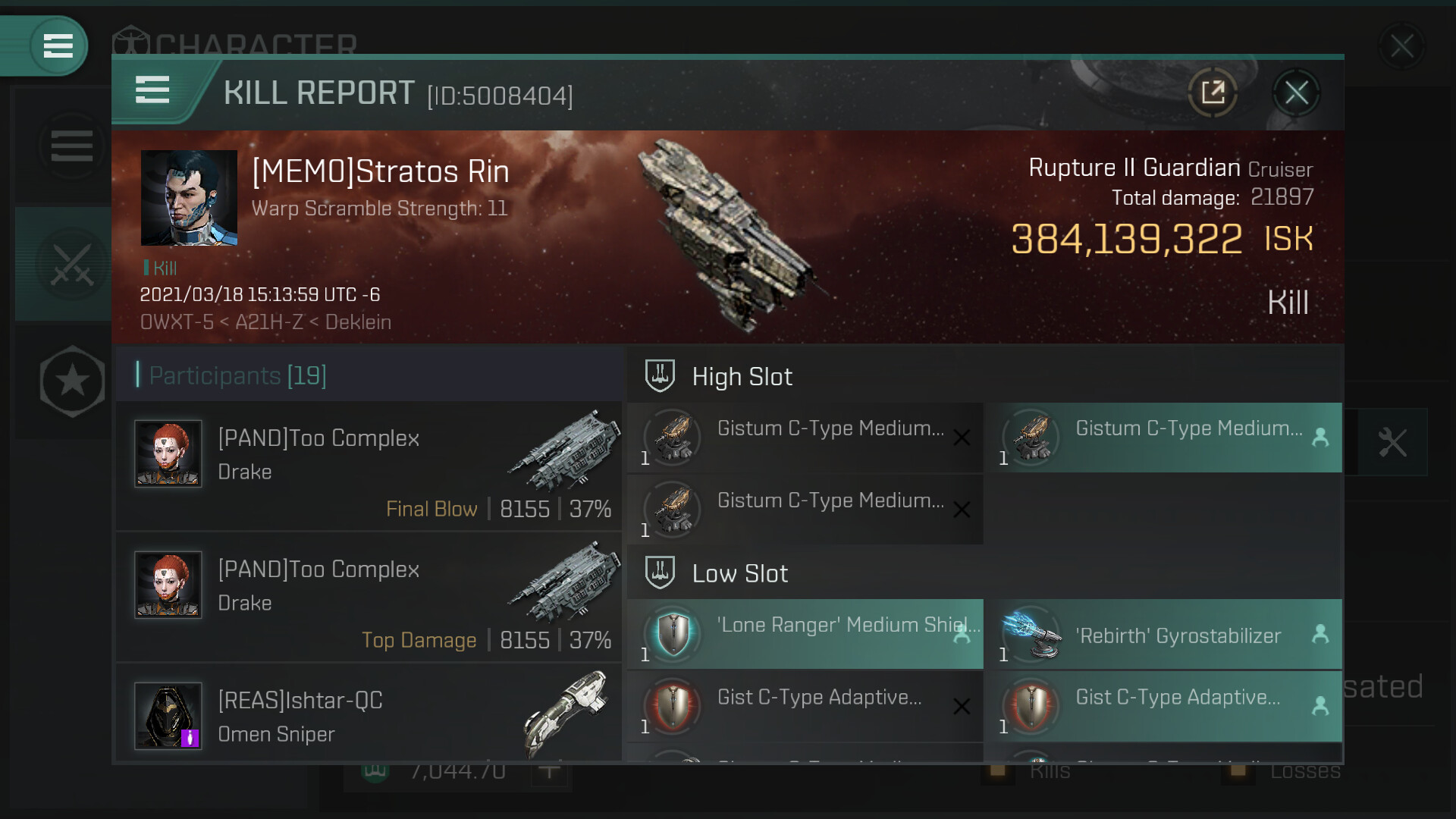This screenshot has height=819, width=1456.
Task: Select the Top Damage Drake participant row
Action: click(x=369, y=597)
